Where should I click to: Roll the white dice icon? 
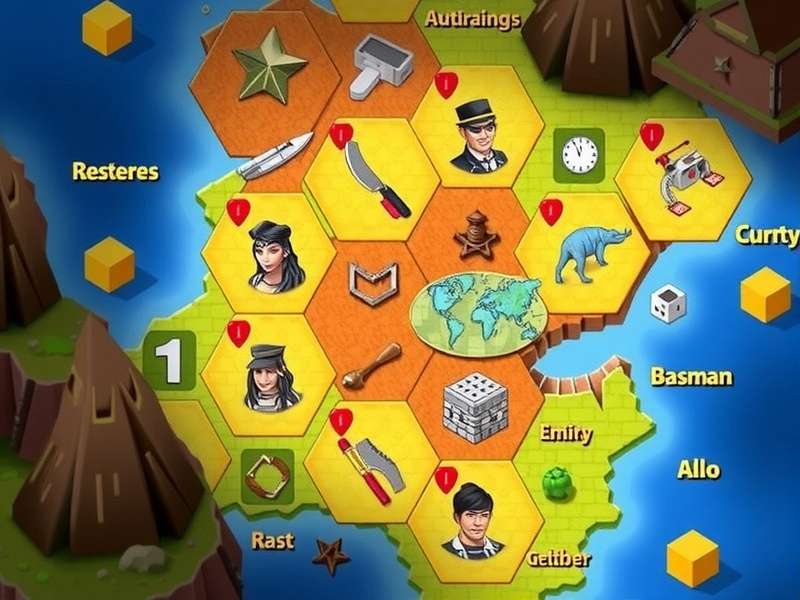668,303
